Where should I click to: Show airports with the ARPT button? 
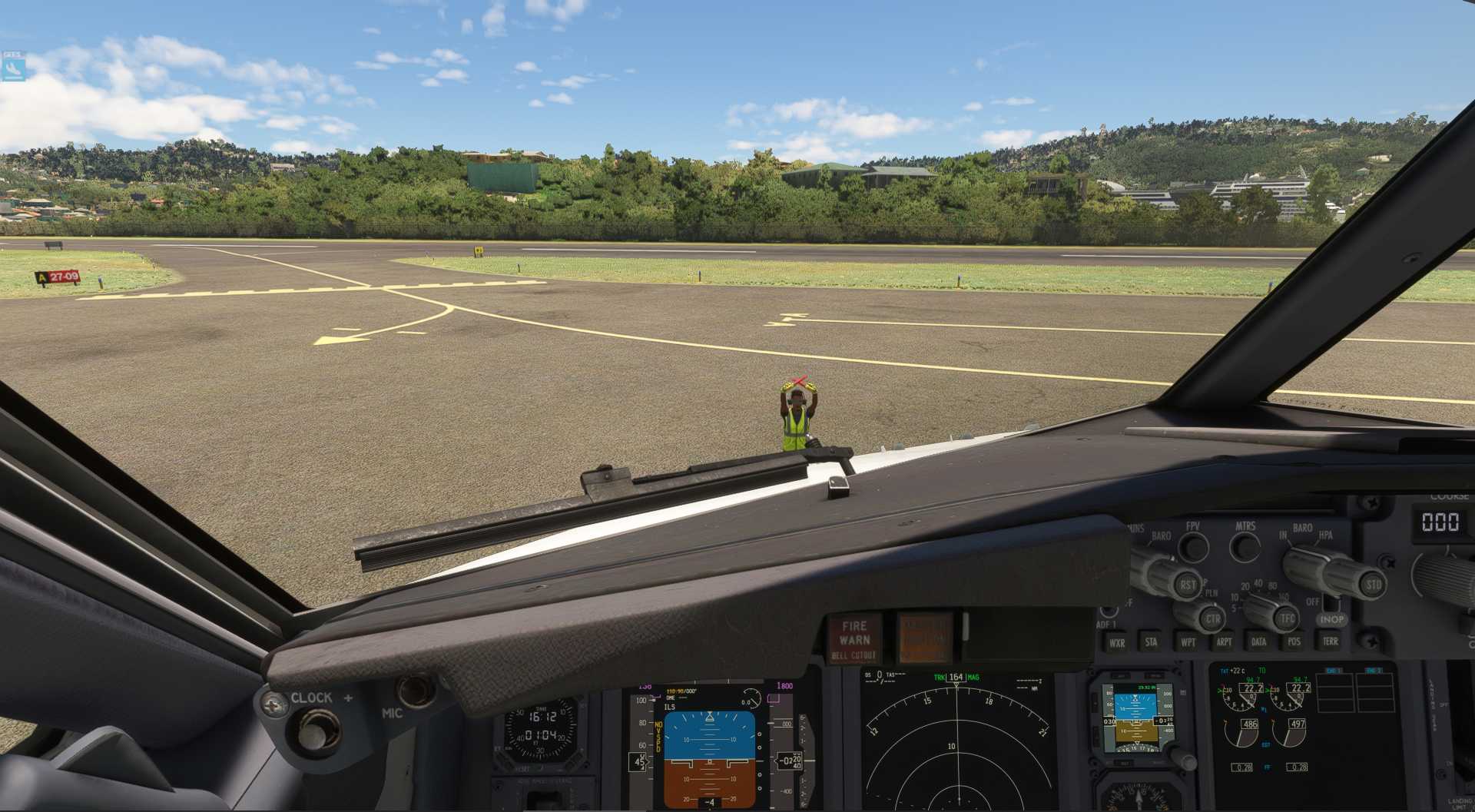click(x=1224, y=641)
